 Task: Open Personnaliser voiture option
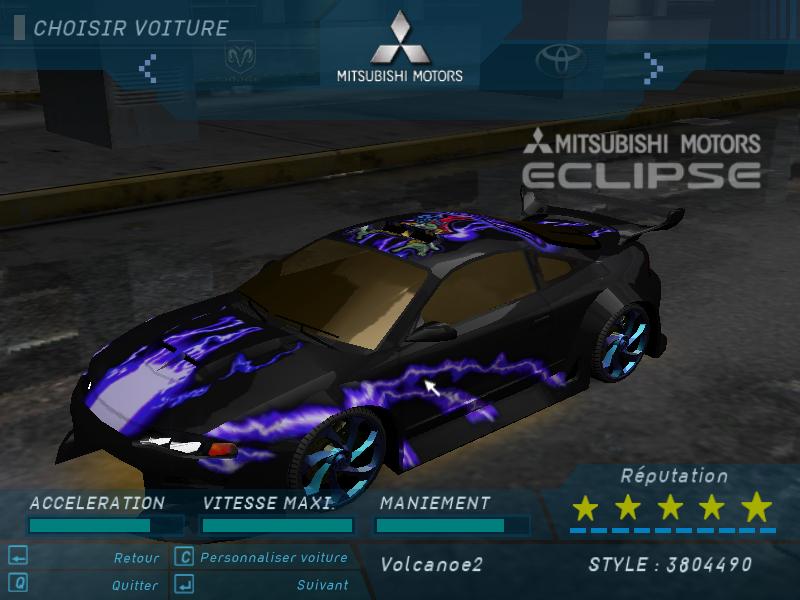pos(273,558)
